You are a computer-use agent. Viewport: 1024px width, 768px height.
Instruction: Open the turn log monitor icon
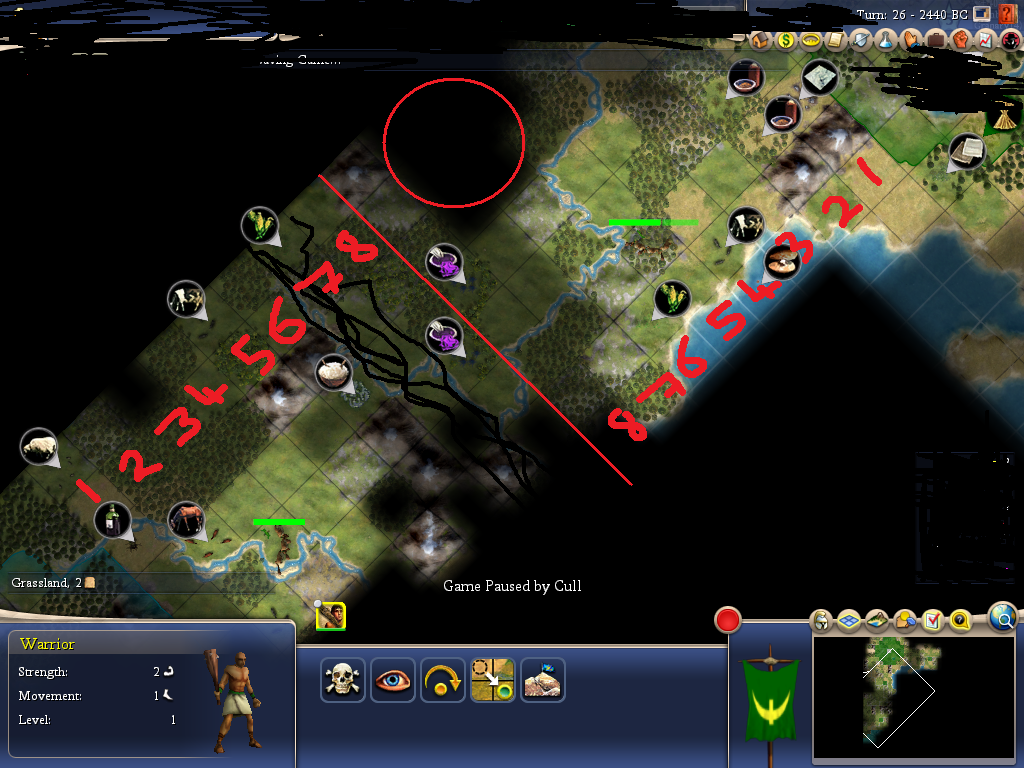coord(982,14)
